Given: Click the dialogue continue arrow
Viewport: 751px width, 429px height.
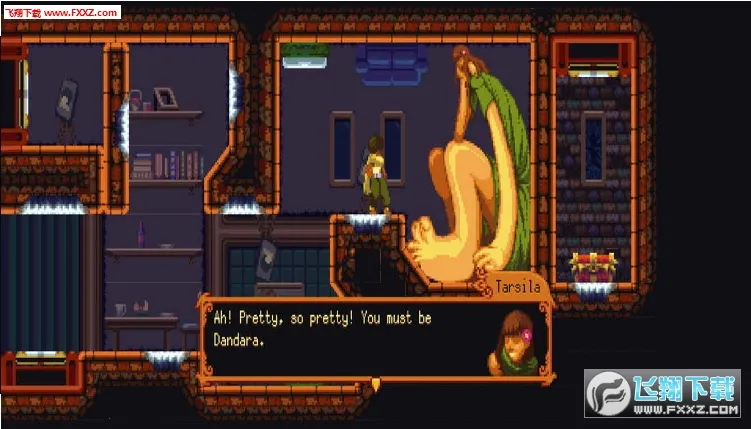Looking at the screenshot, I should tap(375, 384).
